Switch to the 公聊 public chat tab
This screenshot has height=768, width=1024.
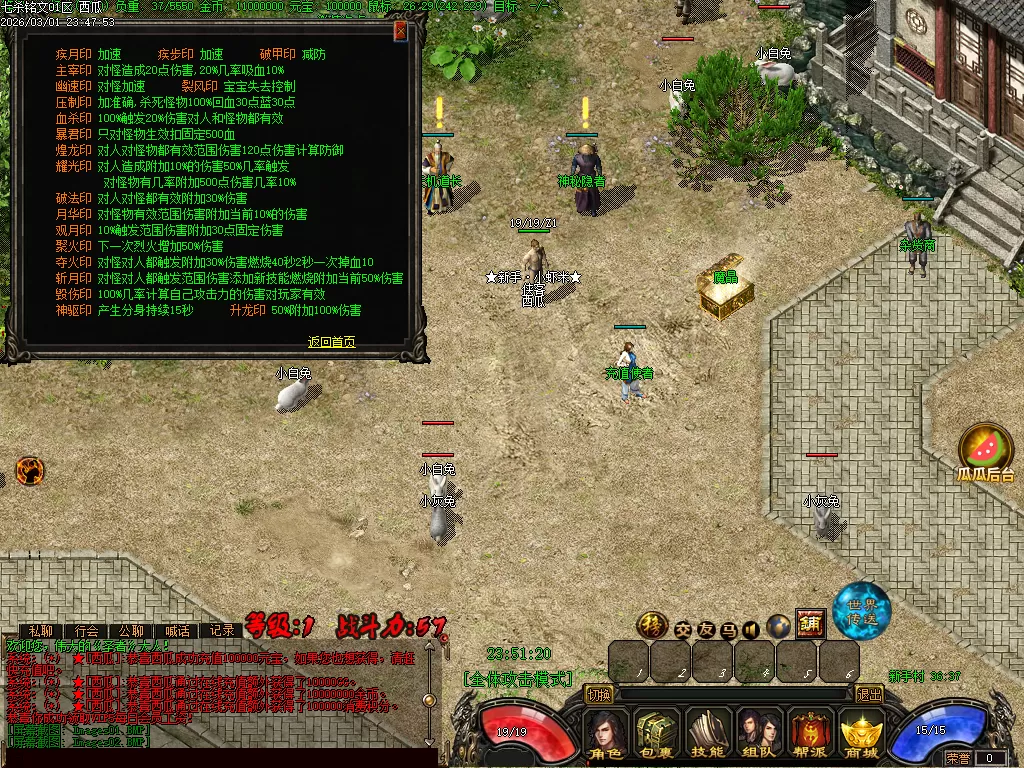[132, 631]
